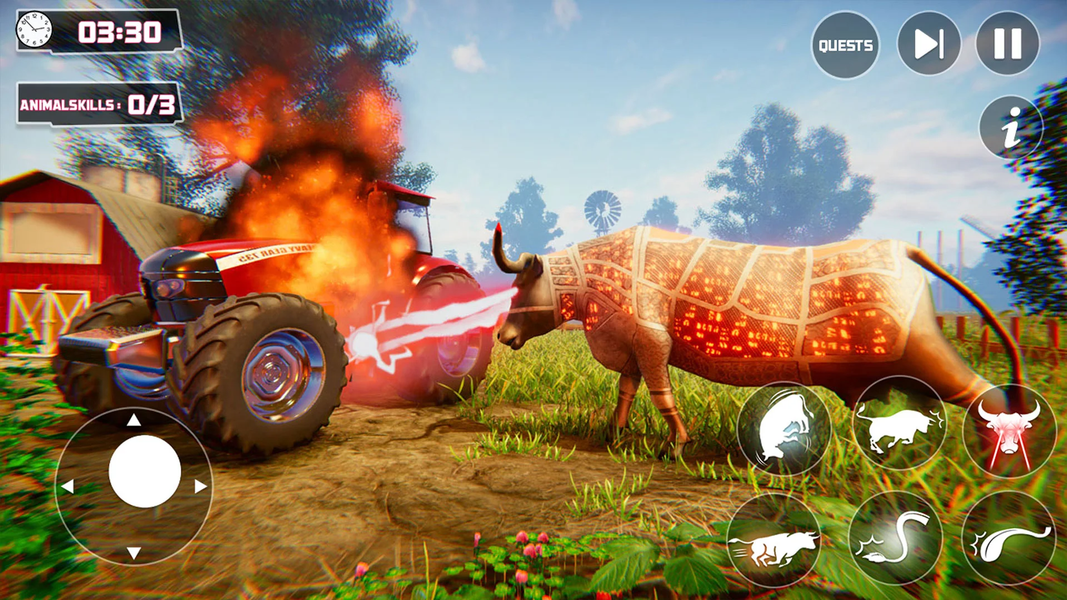1067x600 pixels.
Task: Pause the game
Action: [x=1007, y=44]
